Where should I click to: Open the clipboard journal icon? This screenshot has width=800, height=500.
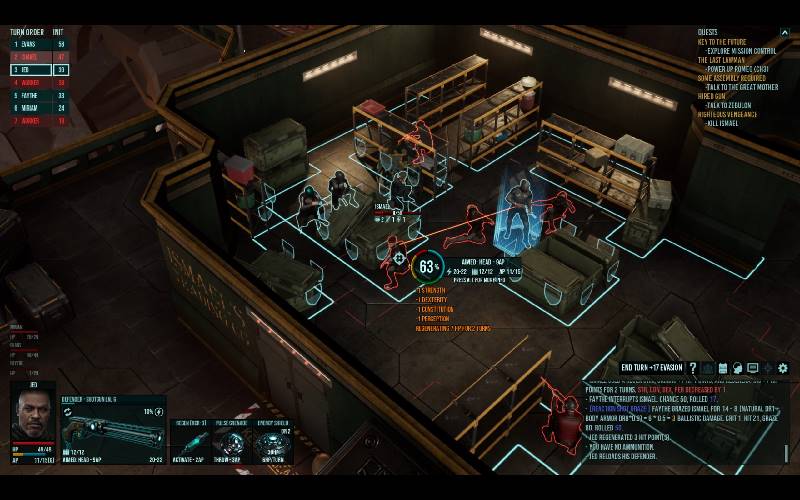coord(723,368)
